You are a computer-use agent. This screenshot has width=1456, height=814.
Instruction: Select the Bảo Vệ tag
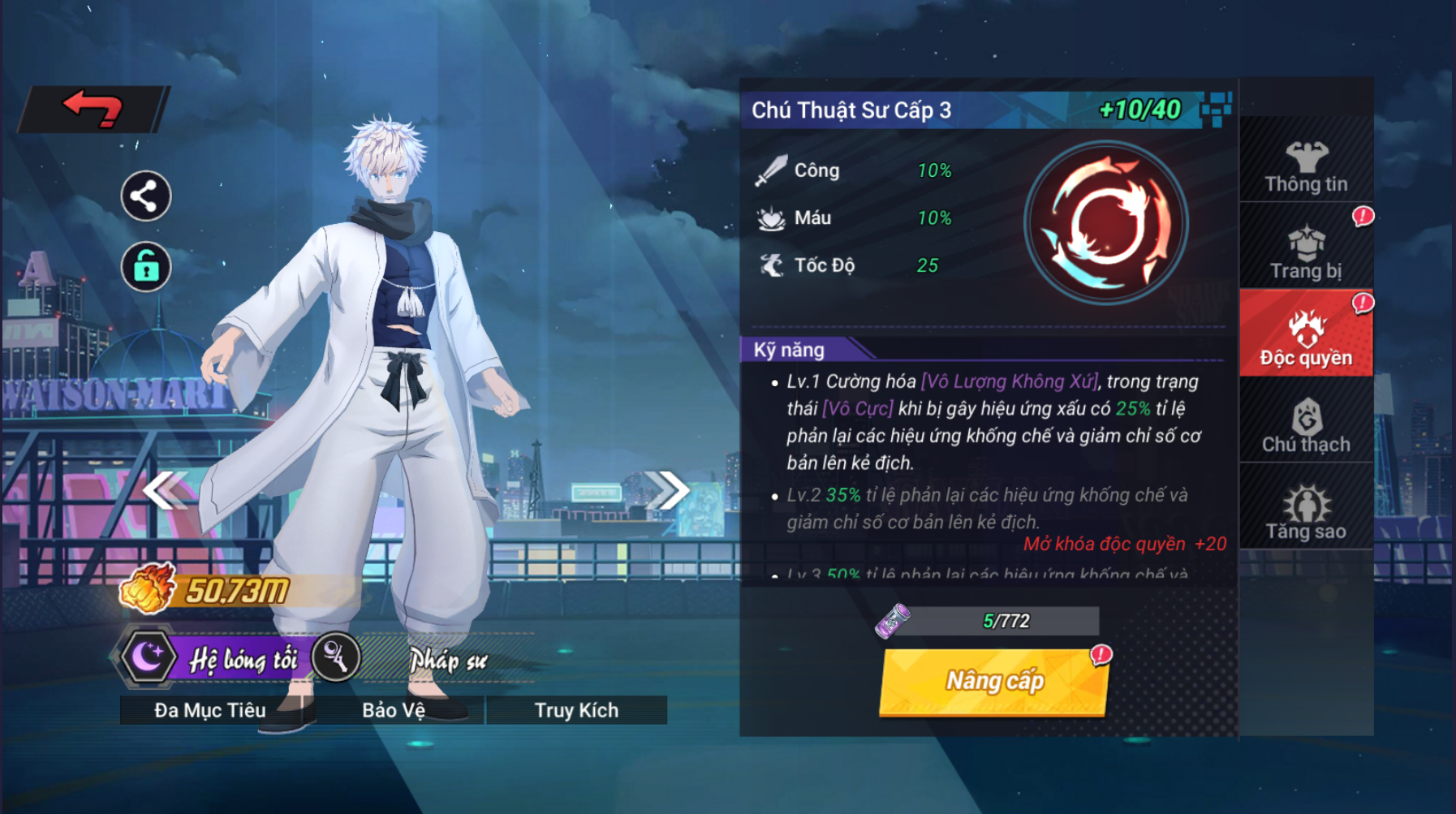(x=394, y=710)
